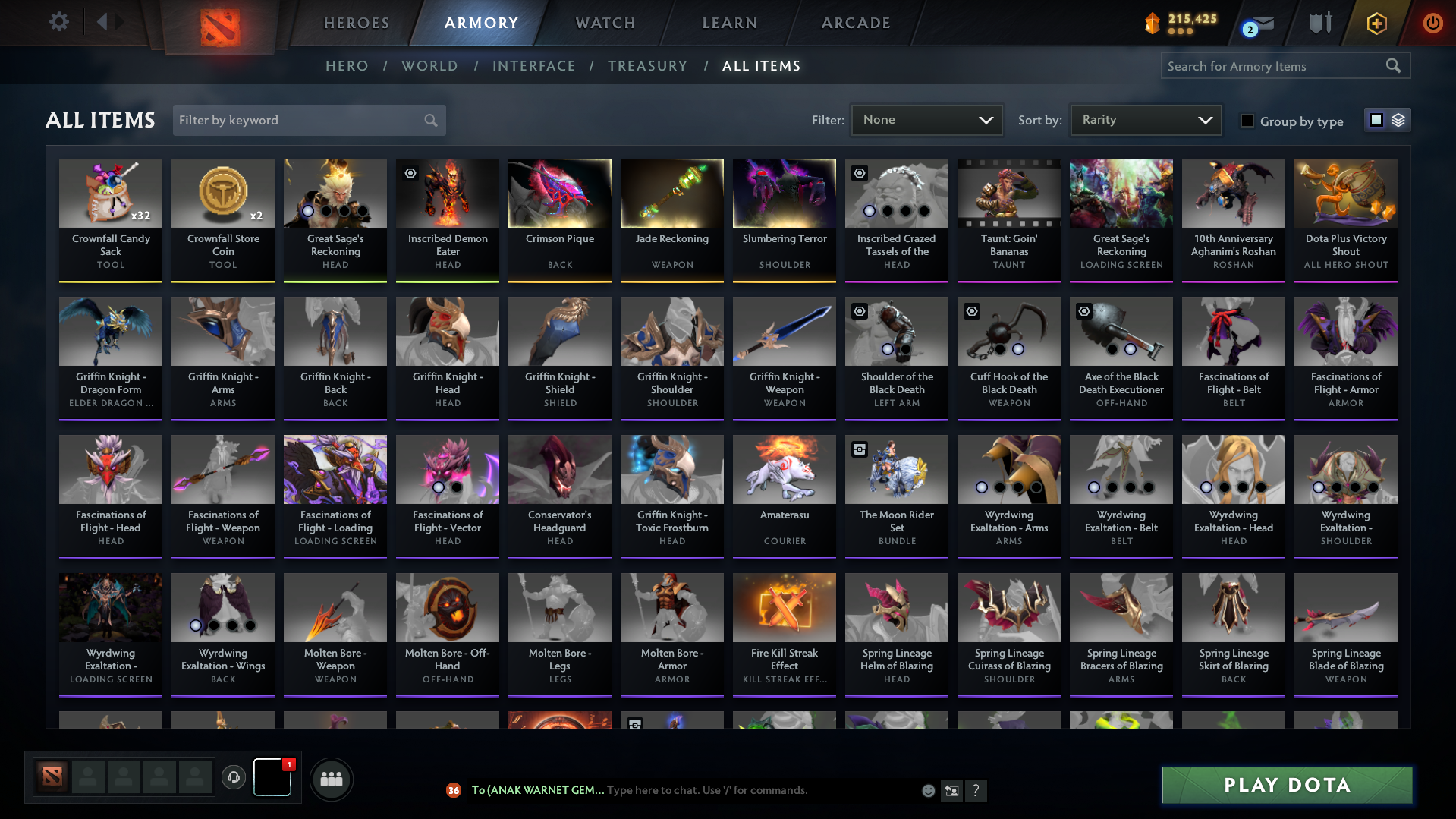Click the magnifier in the Armory search box
The width and height of the screenshot is (1456, 819).
pyautogui.click(x=1393, y=66)
